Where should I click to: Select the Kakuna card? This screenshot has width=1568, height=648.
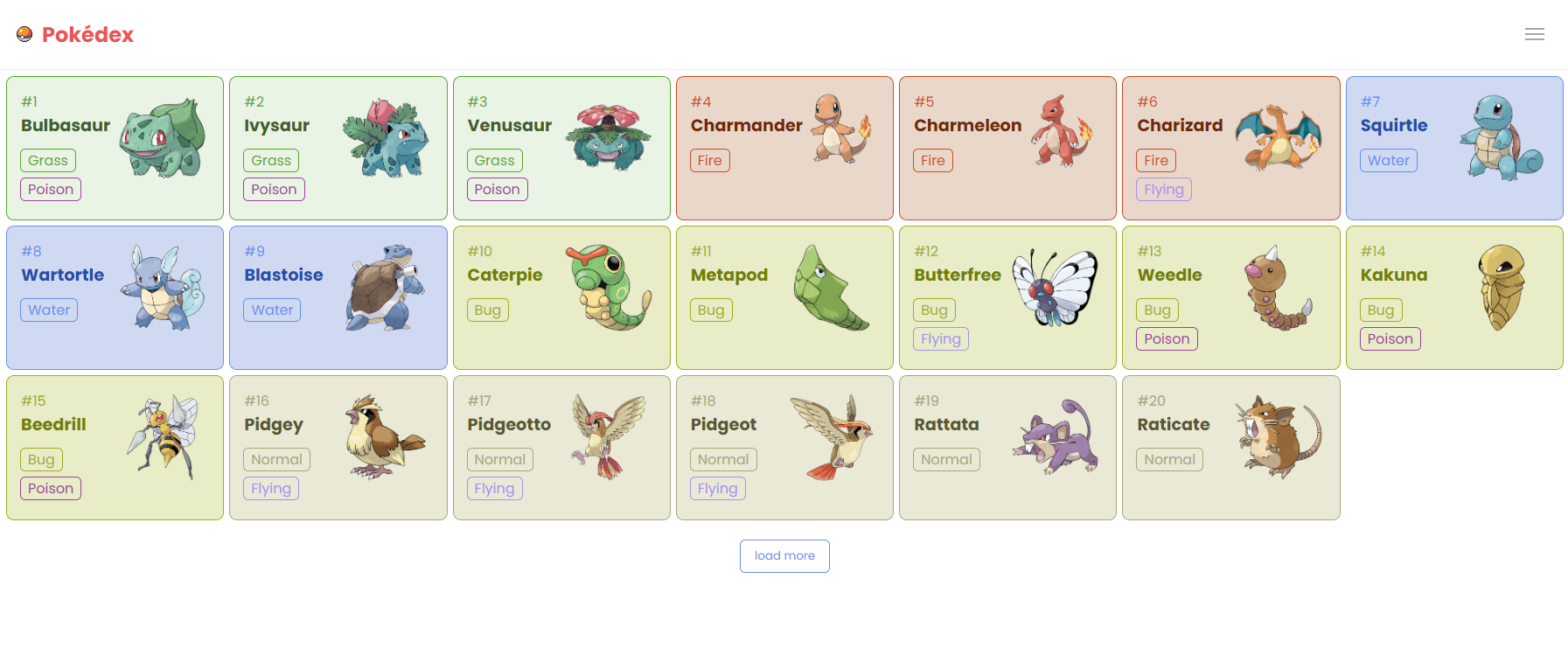point(1453,297)
